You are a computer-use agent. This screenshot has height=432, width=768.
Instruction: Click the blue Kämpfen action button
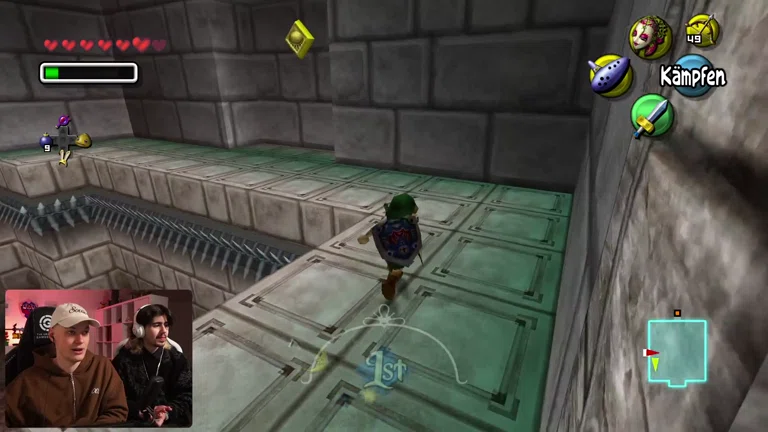point(692,76)
